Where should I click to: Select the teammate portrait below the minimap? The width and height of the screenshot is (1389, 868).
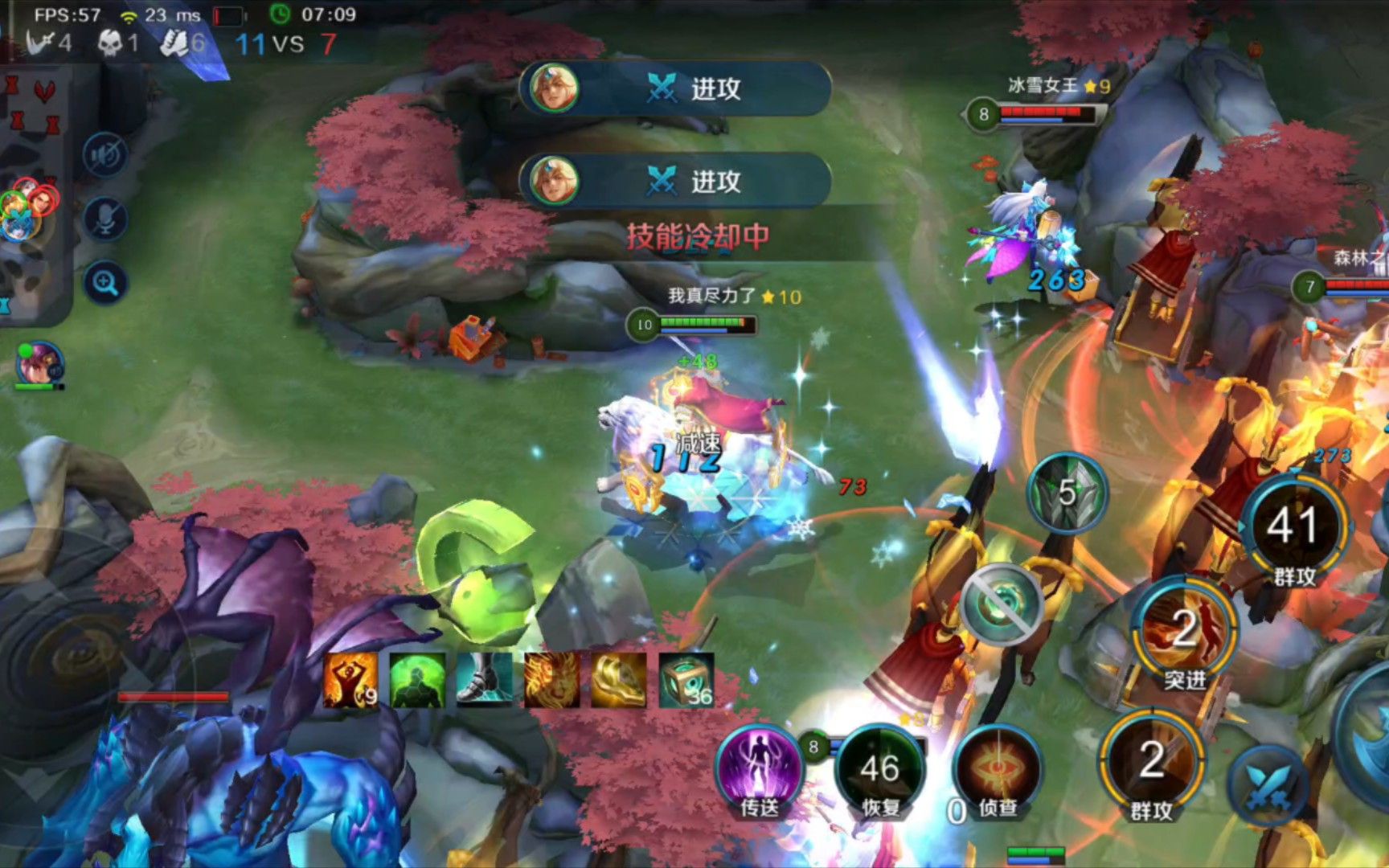(x=39, y=364)
